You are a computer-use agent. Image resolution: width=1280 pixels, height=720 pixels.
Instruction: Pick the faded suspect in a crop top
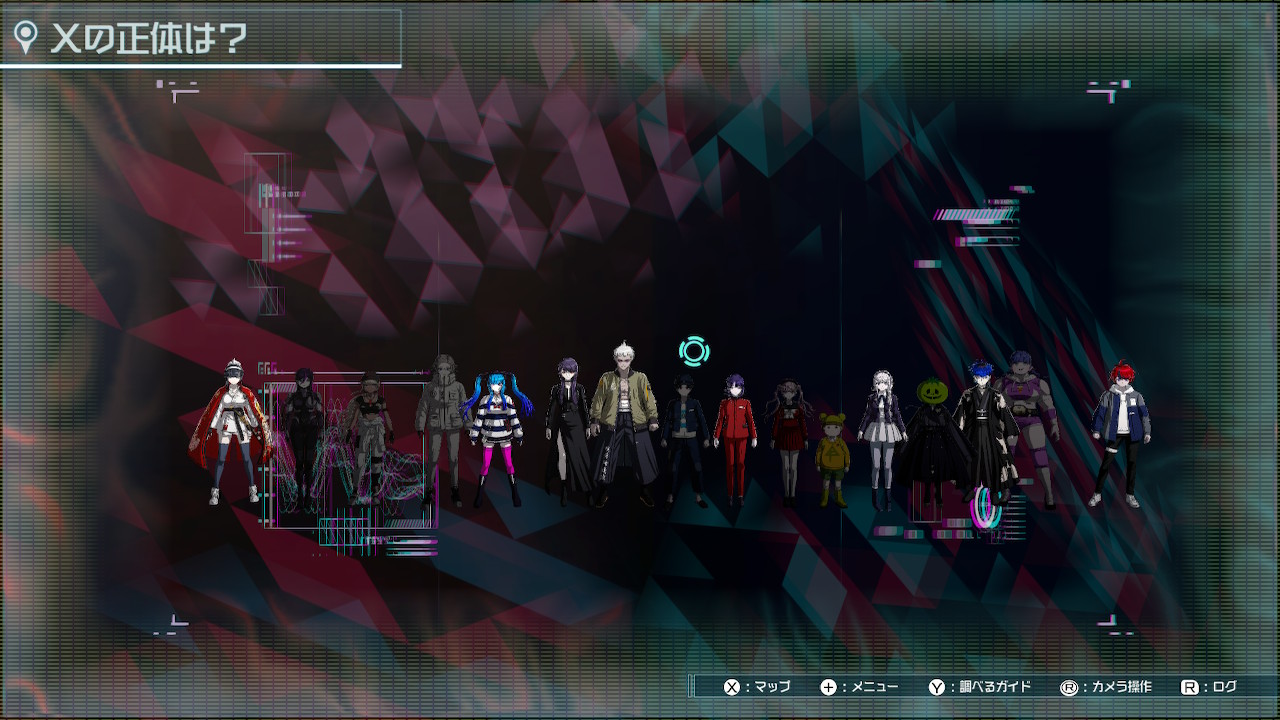pyautogui.click(x=368, y=435)
